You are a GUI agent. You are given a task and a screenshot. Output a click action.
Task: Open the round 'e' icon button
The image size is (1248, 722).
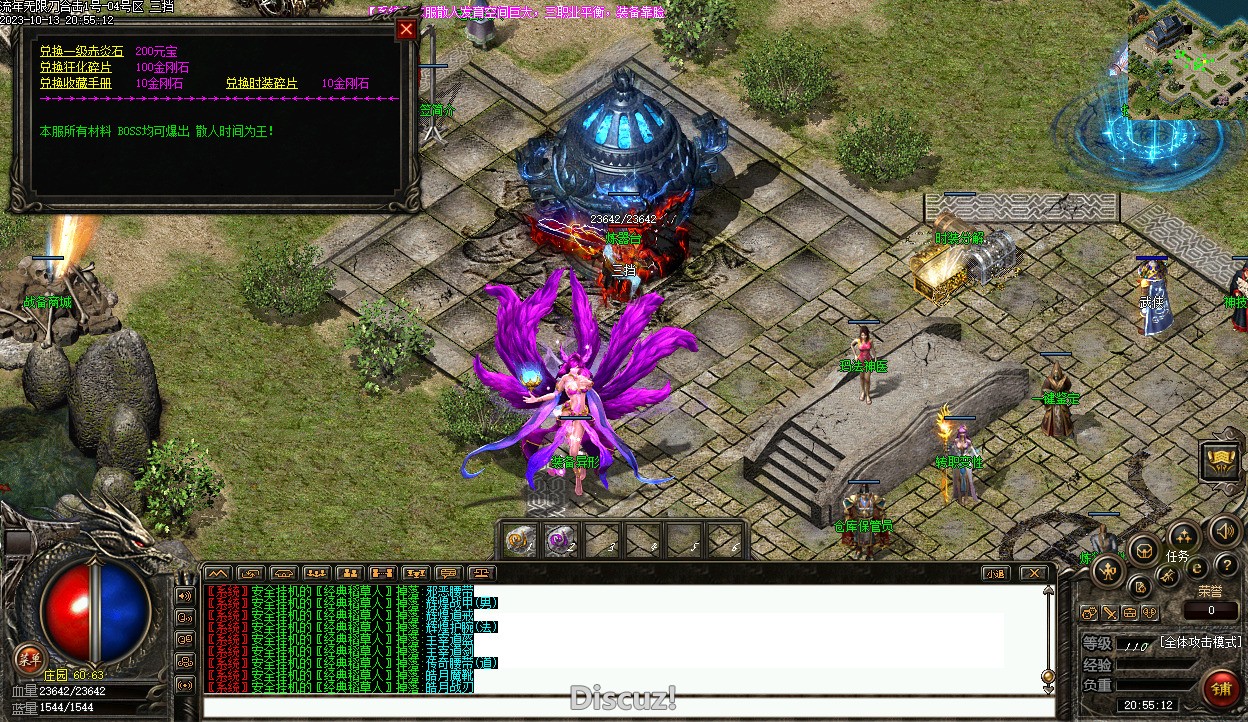(1196, 567)
